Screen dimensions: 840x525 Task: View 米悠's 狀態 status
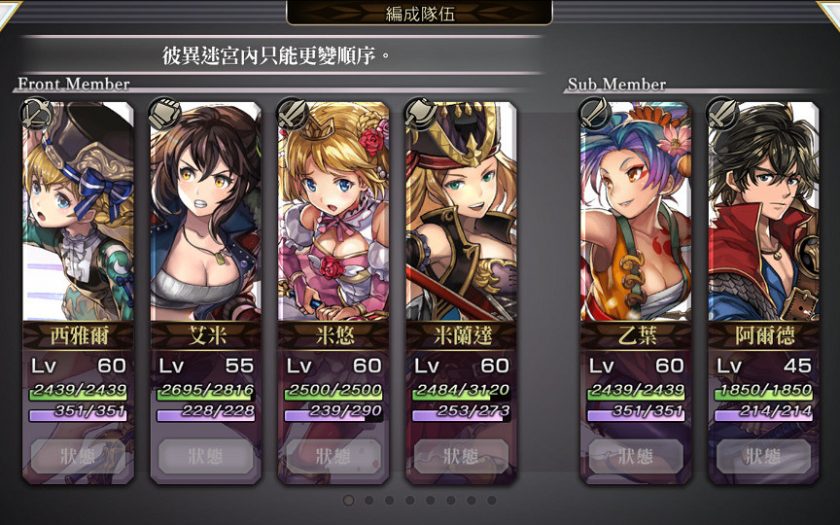(x=333, y=457)
